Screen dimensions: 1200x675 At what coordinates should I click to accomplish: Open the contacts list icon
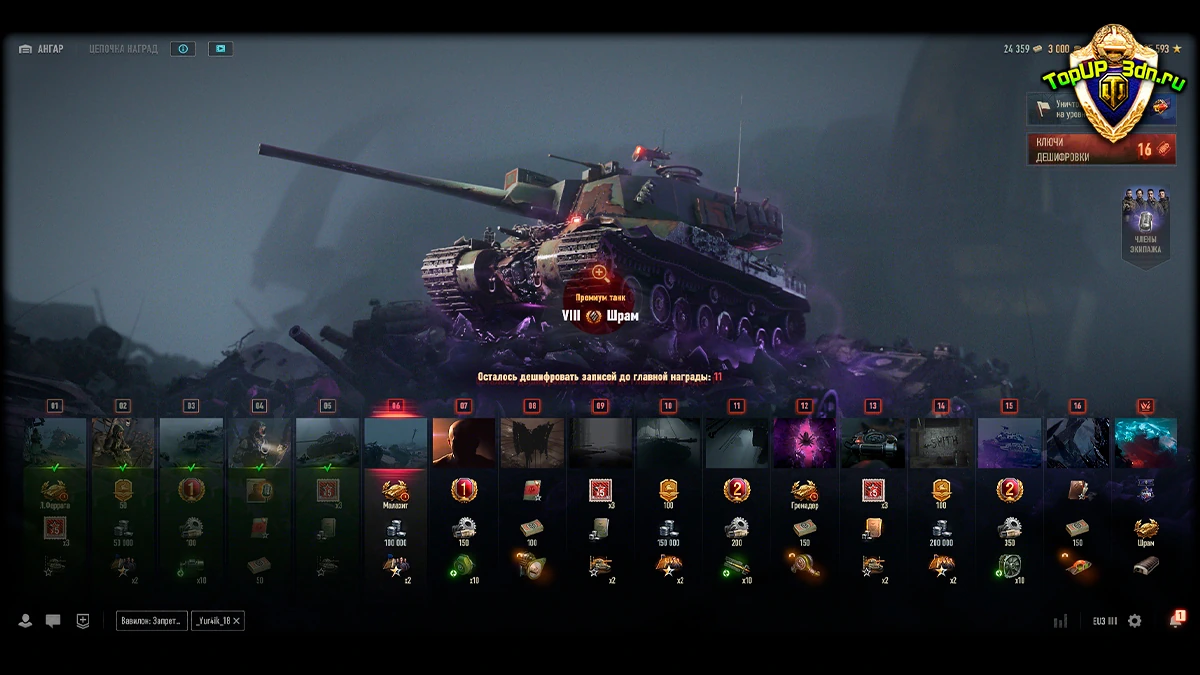[26, 621]
